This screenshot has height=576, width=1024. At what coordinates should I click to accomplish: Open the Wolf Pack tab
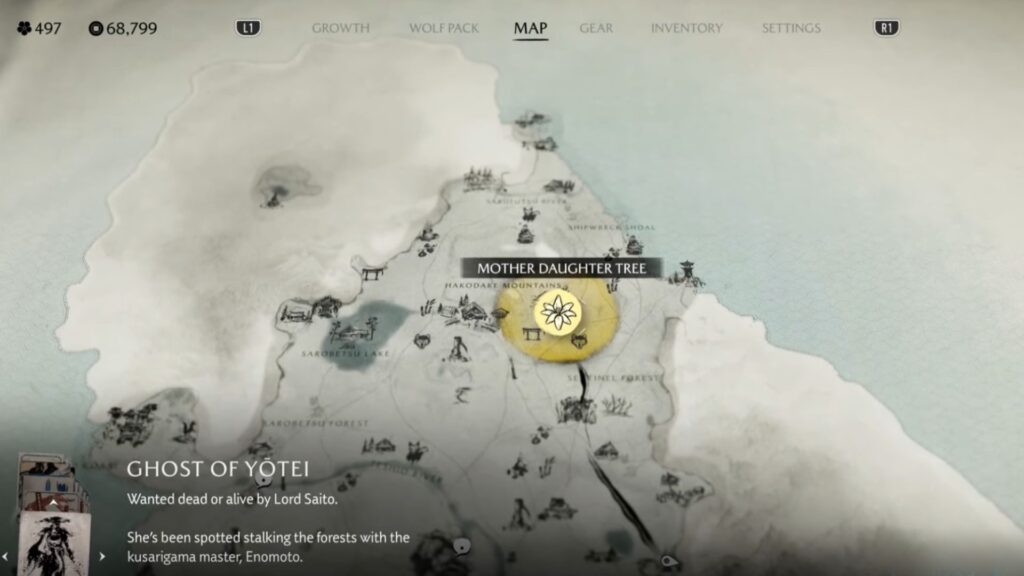coord(443,28)
